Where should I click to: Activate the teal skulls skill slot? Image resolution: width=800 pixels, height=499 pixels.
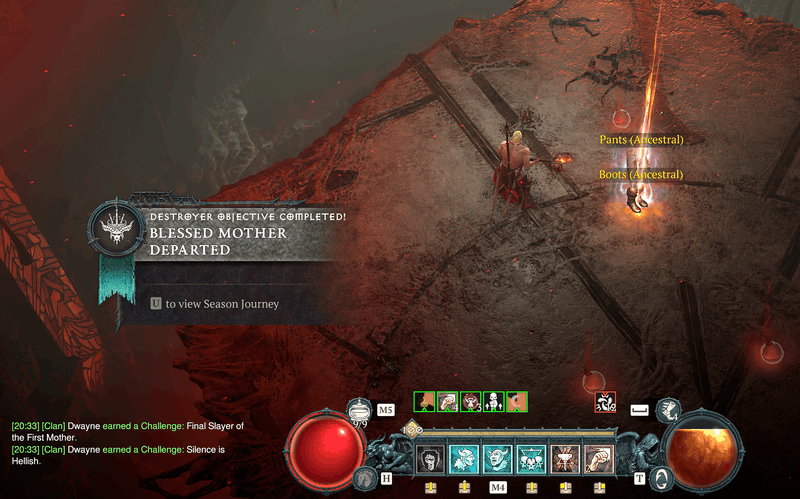tap(531, 459)
